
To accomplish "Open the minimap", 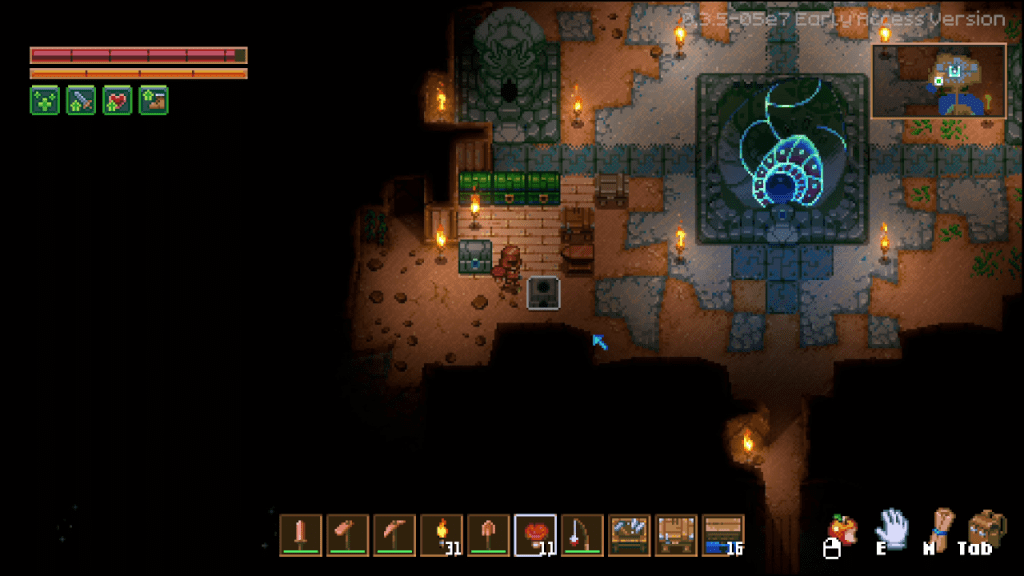I will pyautogui.click(x=938, y=81).
